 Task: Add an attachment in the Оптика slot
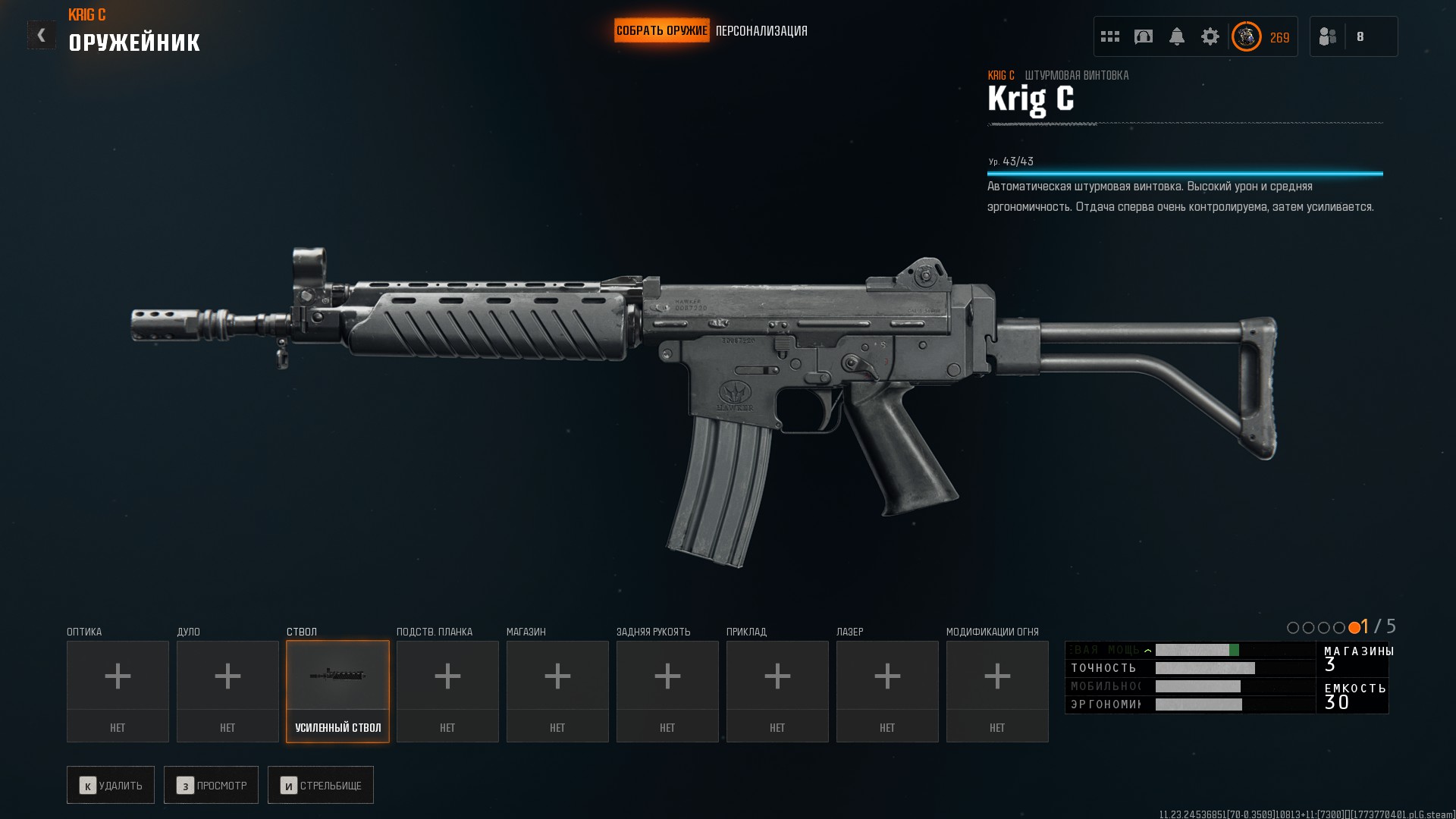coord(118,691)
